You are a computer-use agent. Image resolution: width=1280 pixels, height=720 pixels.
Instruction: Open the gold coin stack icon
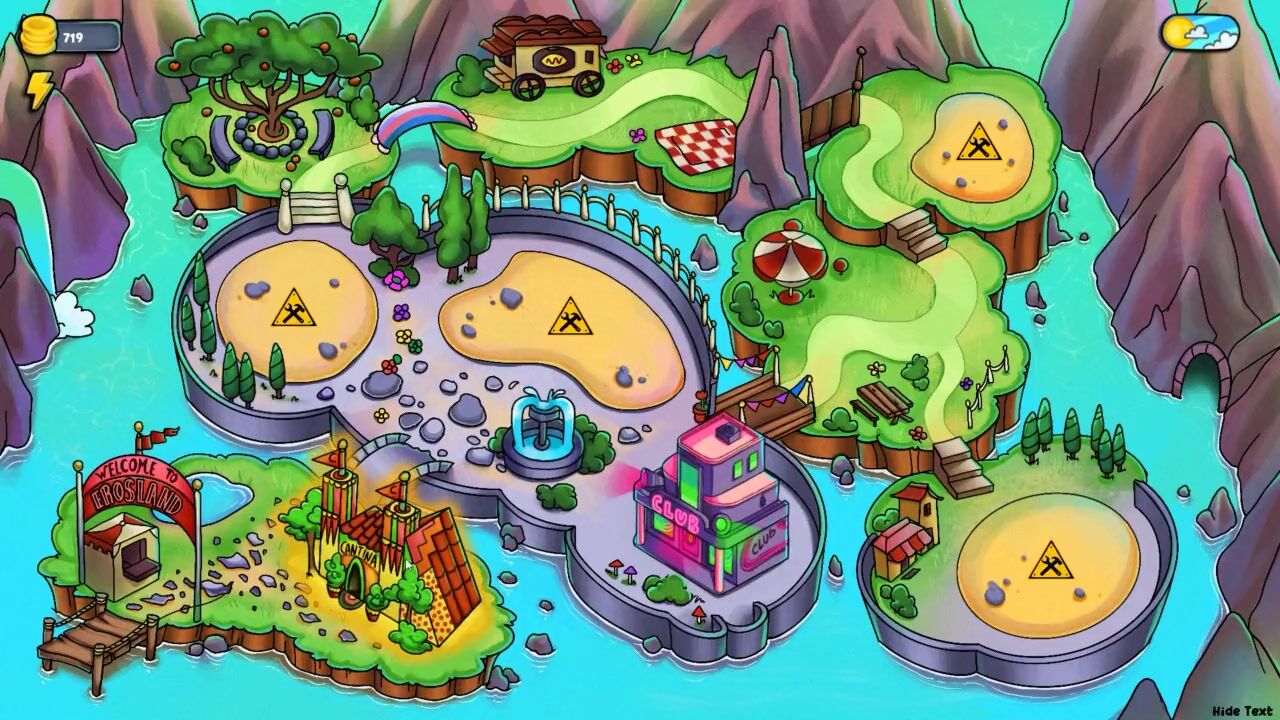pyautogui.click(x=38, y=36)
